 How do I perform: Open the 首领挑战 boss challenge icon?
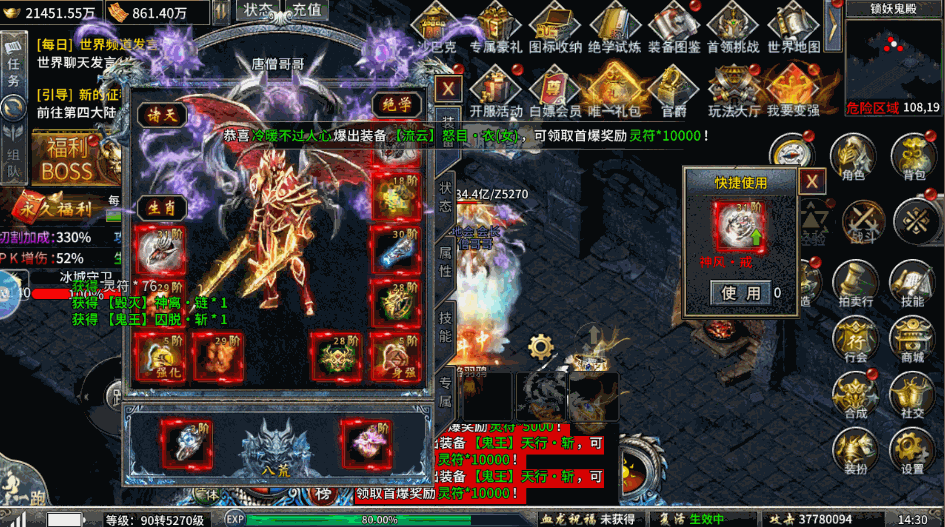tap(733, 28)
